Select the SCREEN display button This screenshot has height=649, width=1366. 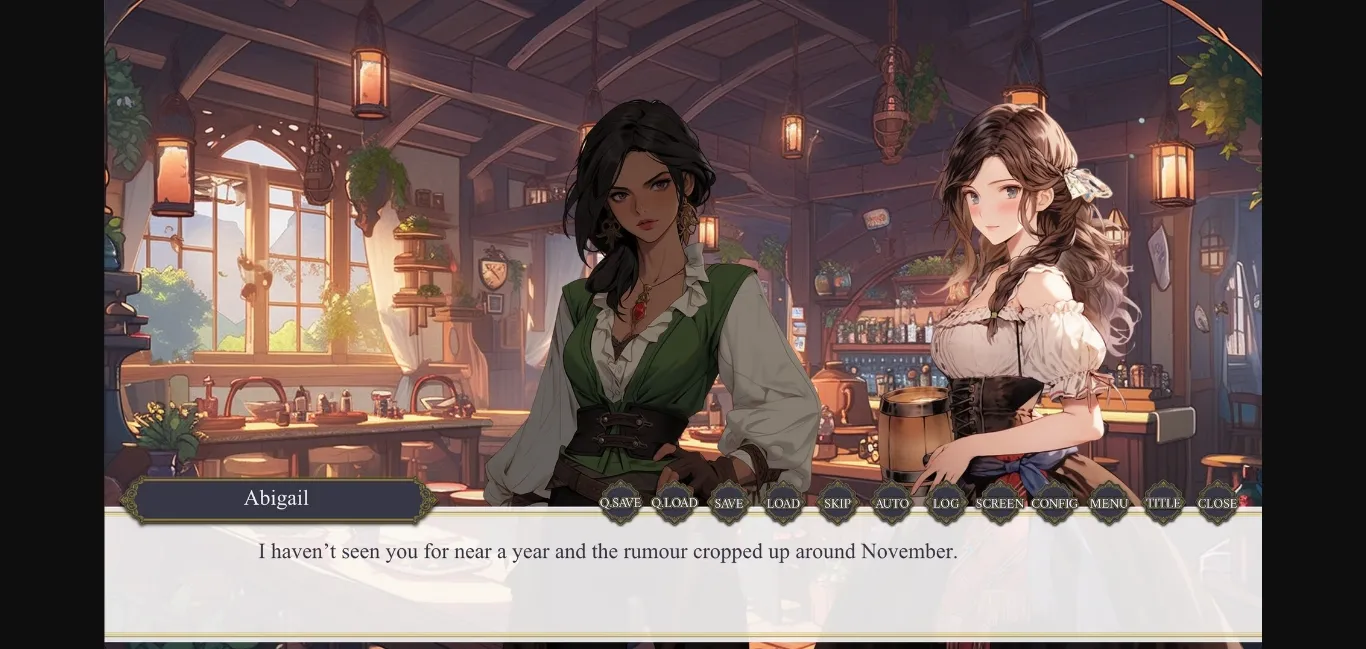pyautogui.click(x=999, y=503)
